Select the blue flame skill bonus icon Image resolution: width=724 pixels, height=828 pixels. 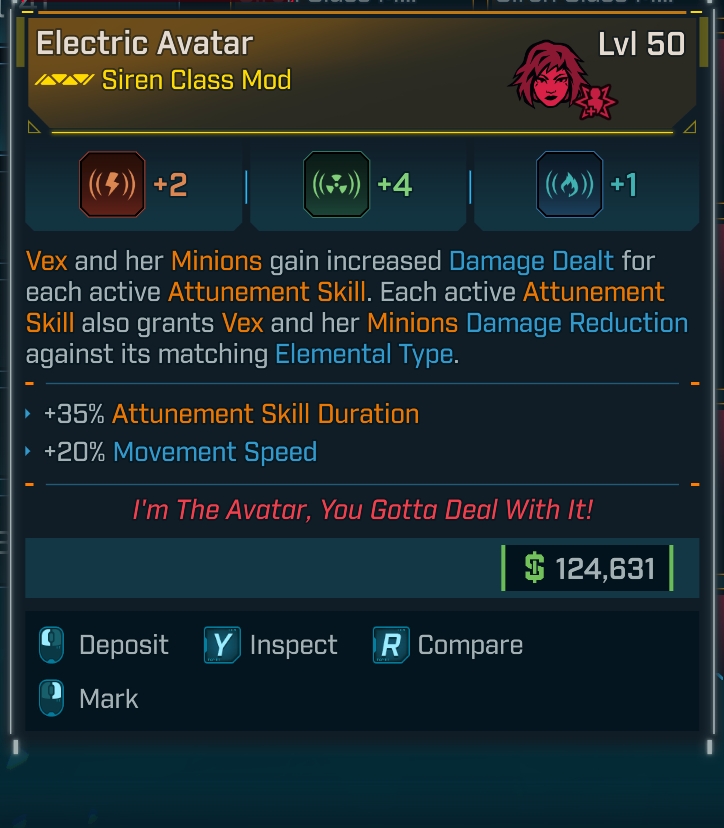(569, 185)
